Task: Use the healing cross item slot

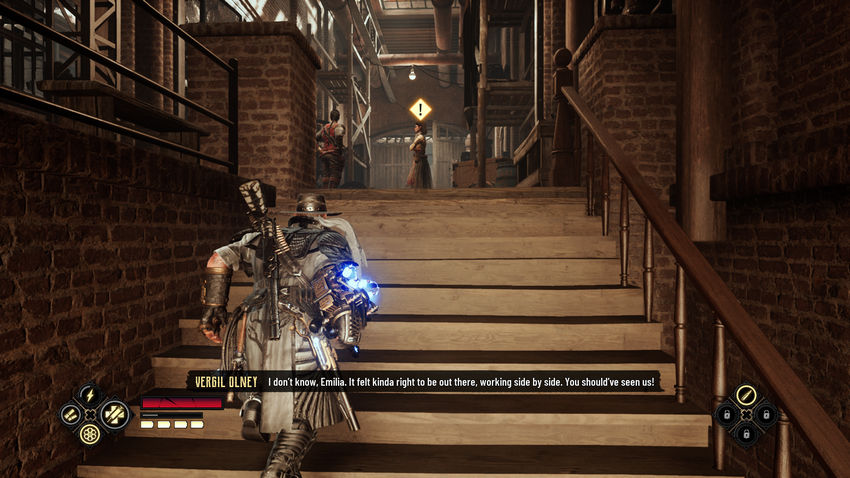Action: click(112, 414)
